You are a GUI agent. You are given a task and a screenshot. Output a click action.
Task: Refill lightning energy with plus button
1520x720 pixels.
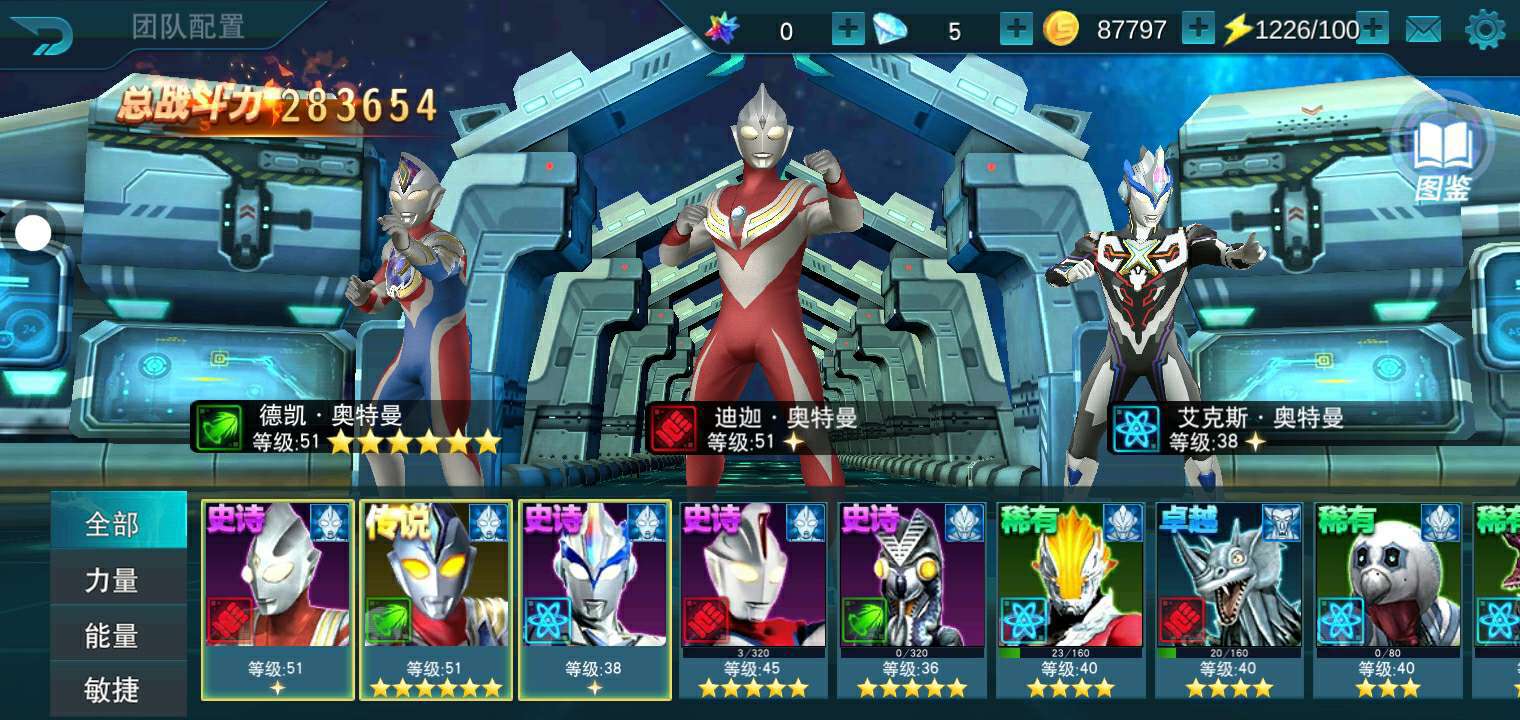pyautogui.click(x=1372, y=30)
